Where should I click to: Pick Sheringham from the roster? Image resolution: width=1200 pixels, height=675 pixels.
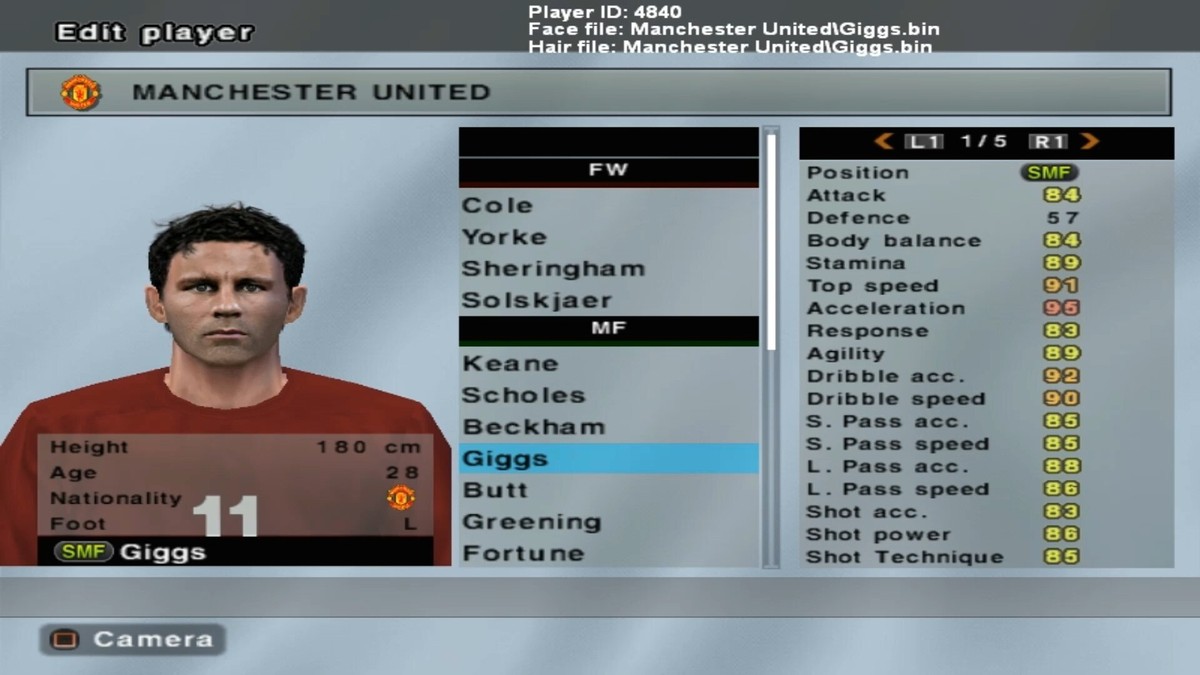[x=553, y=268]
